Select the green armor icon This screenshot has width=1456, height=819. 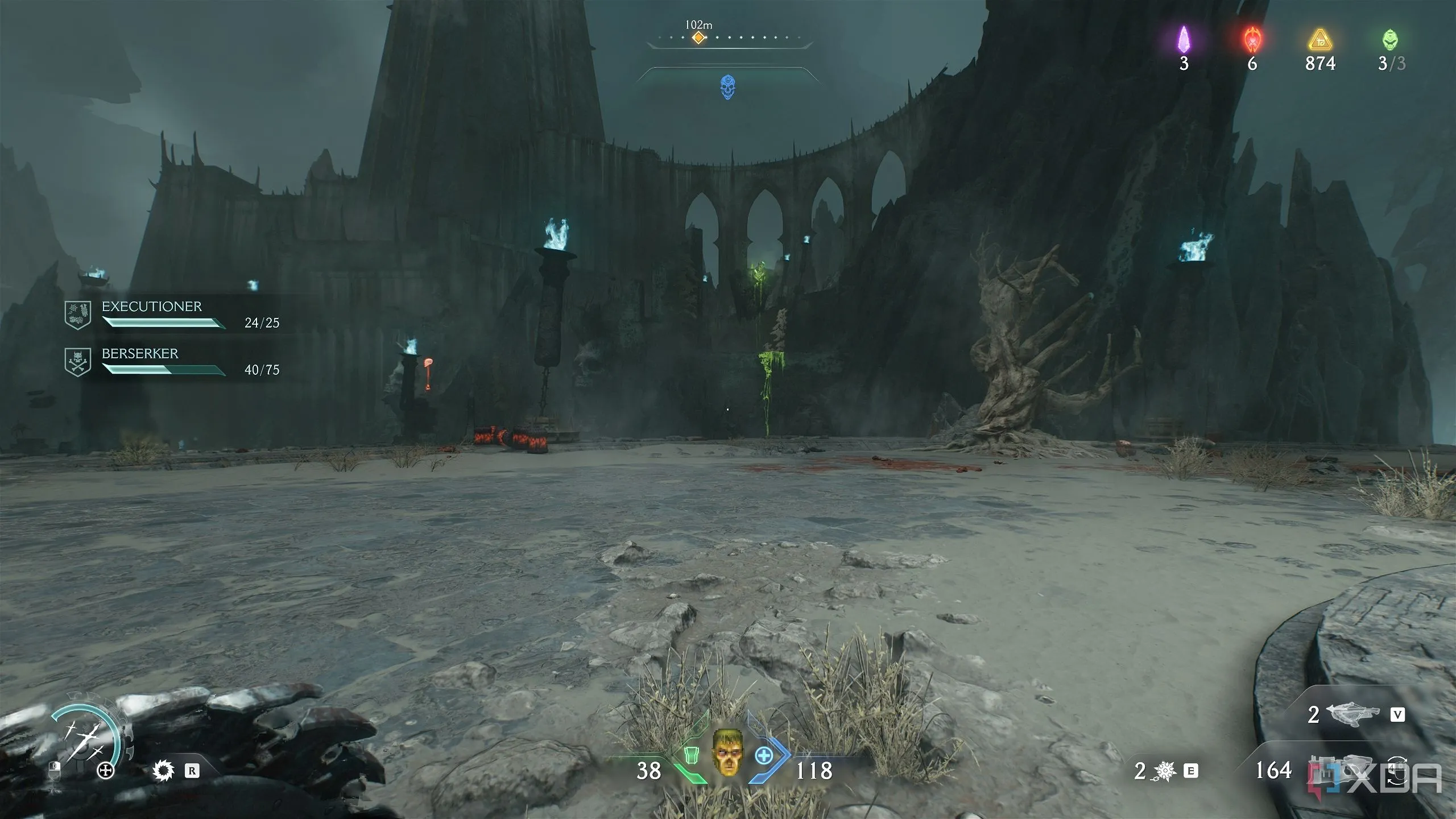click(x=691, y=755)
